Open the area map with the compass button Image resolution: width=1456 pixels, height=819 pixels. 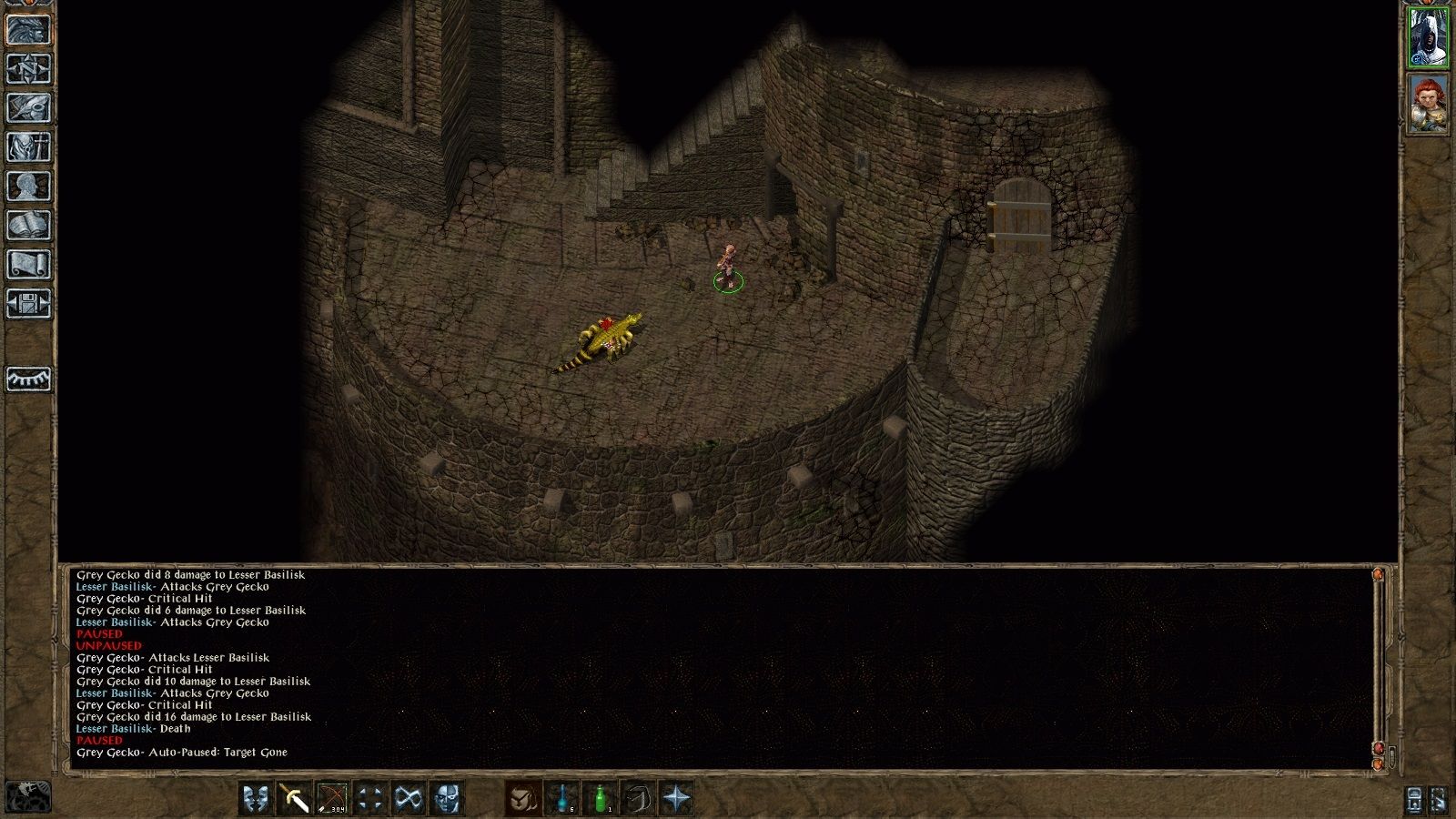coord(28,69)
